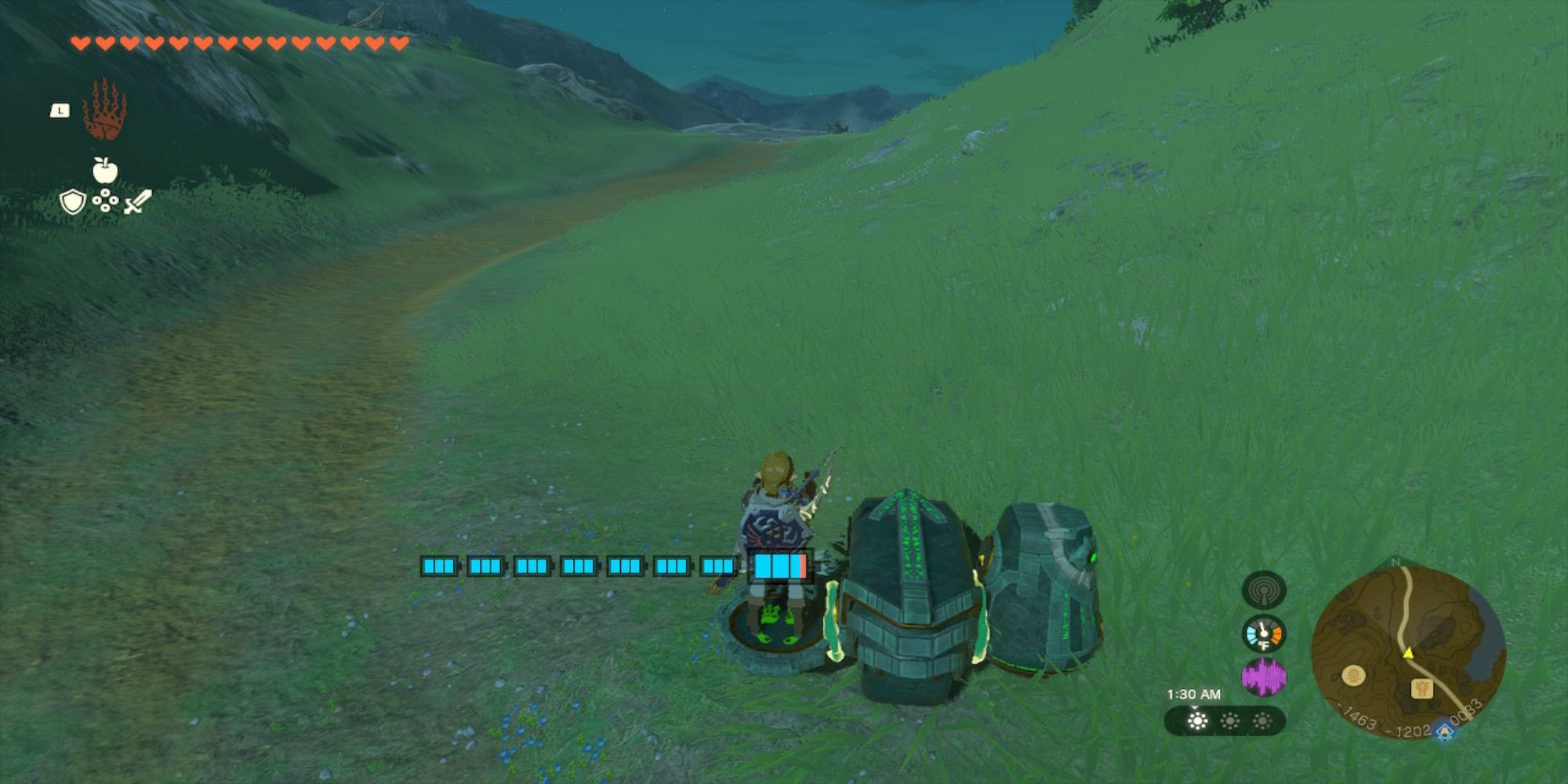Image resolution: width=1568 pixels, height=784 pixels.
Task: Click the Sheikah sensor radar icon
Action: 1263,590
